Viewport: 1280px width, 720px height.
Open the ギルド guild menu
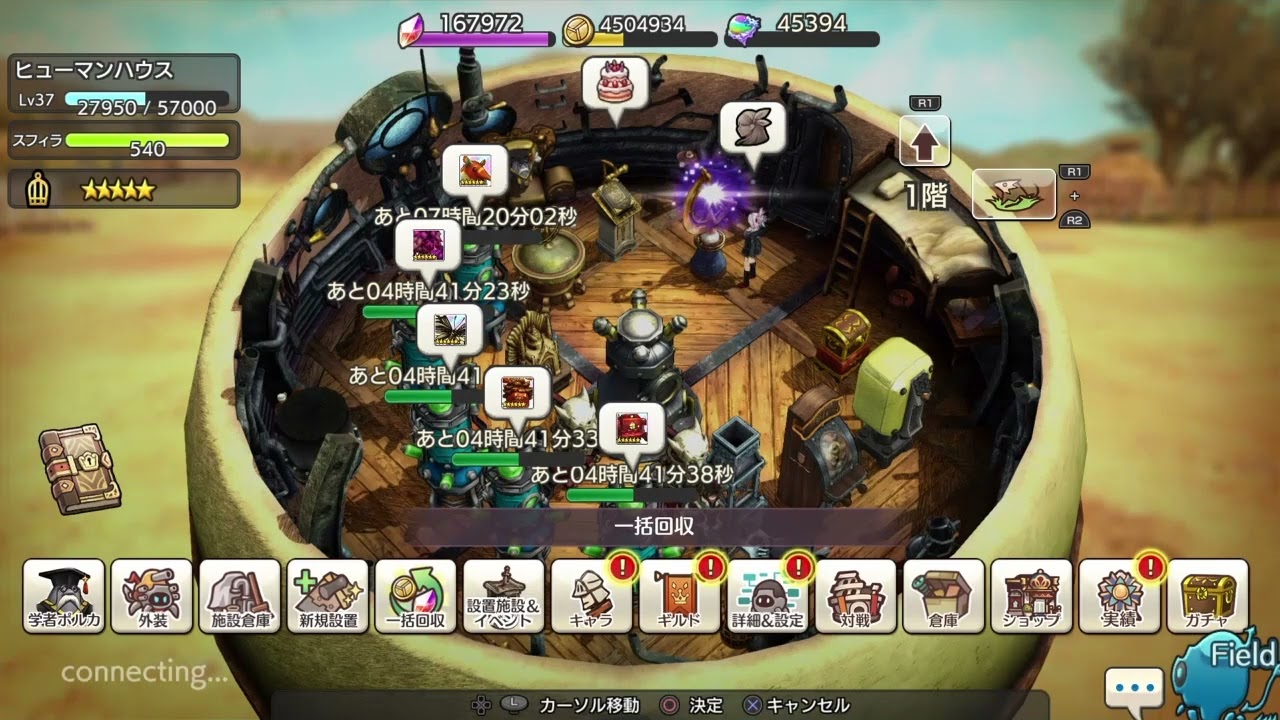coord(680,597)
